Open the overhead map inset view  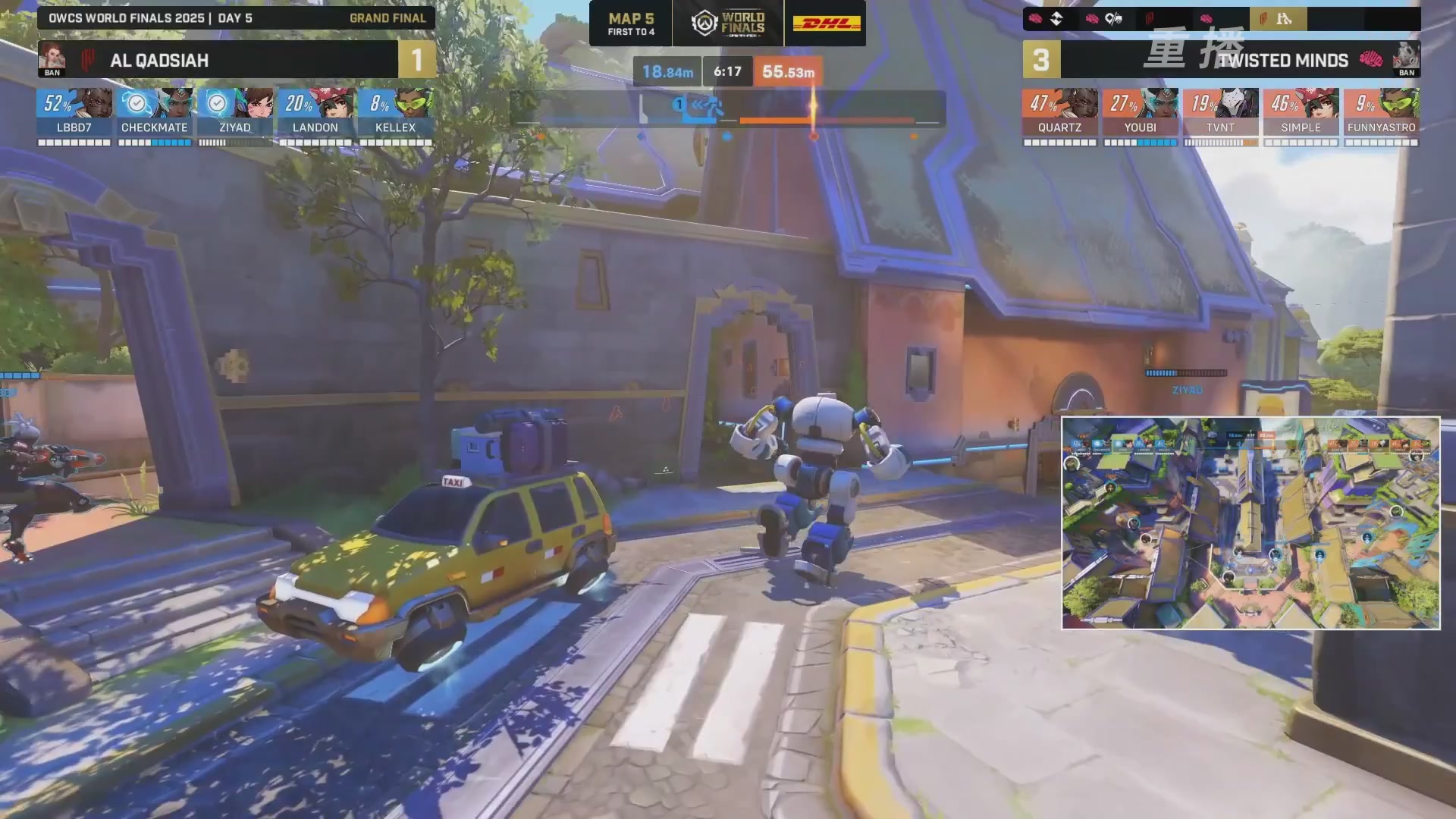click(1250, 522)
